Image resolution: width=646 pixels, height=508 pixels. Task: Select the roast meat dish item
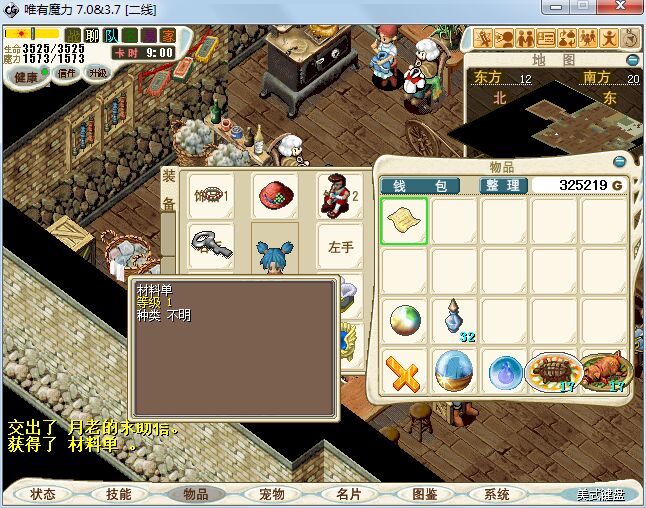point(605,371)
